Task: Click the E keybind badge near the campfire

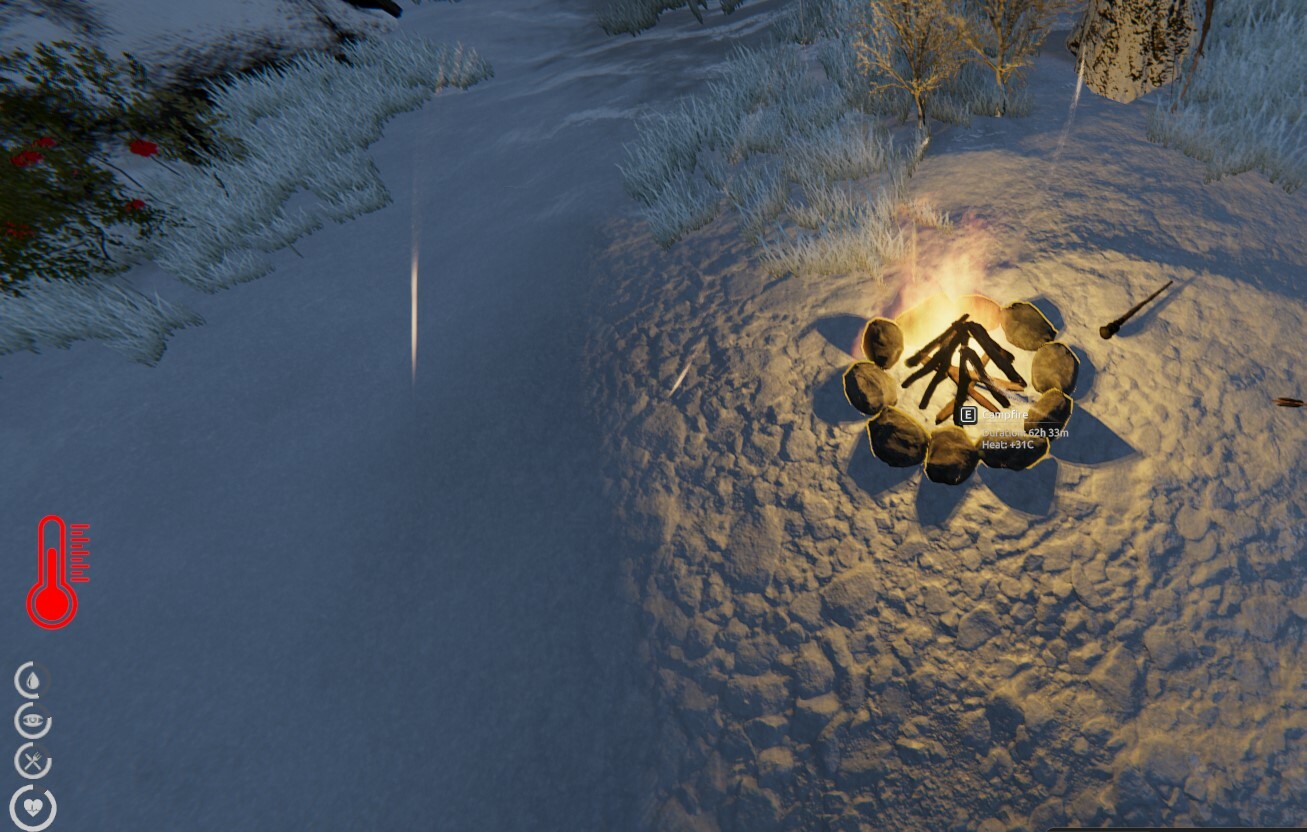Action: click(968, 414)
